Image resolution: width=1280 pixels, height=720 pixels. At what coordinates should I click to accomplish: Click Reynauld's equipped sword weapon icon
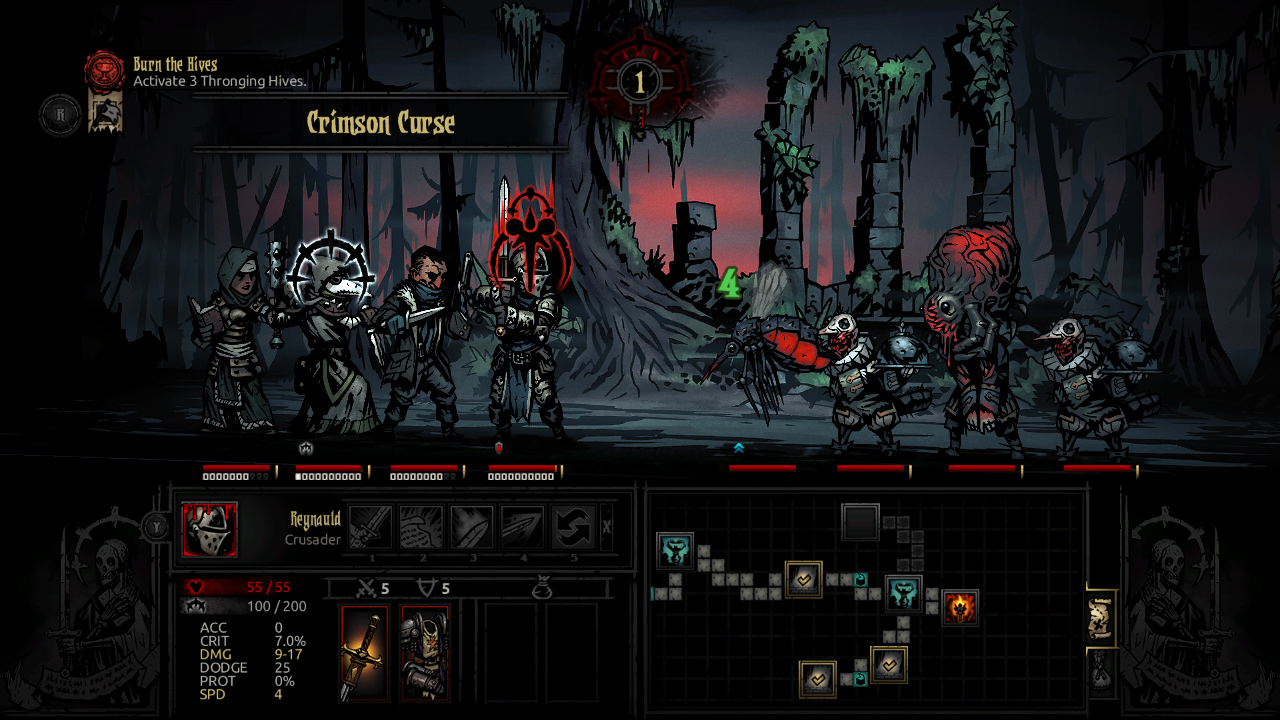[x=365, y=650]
